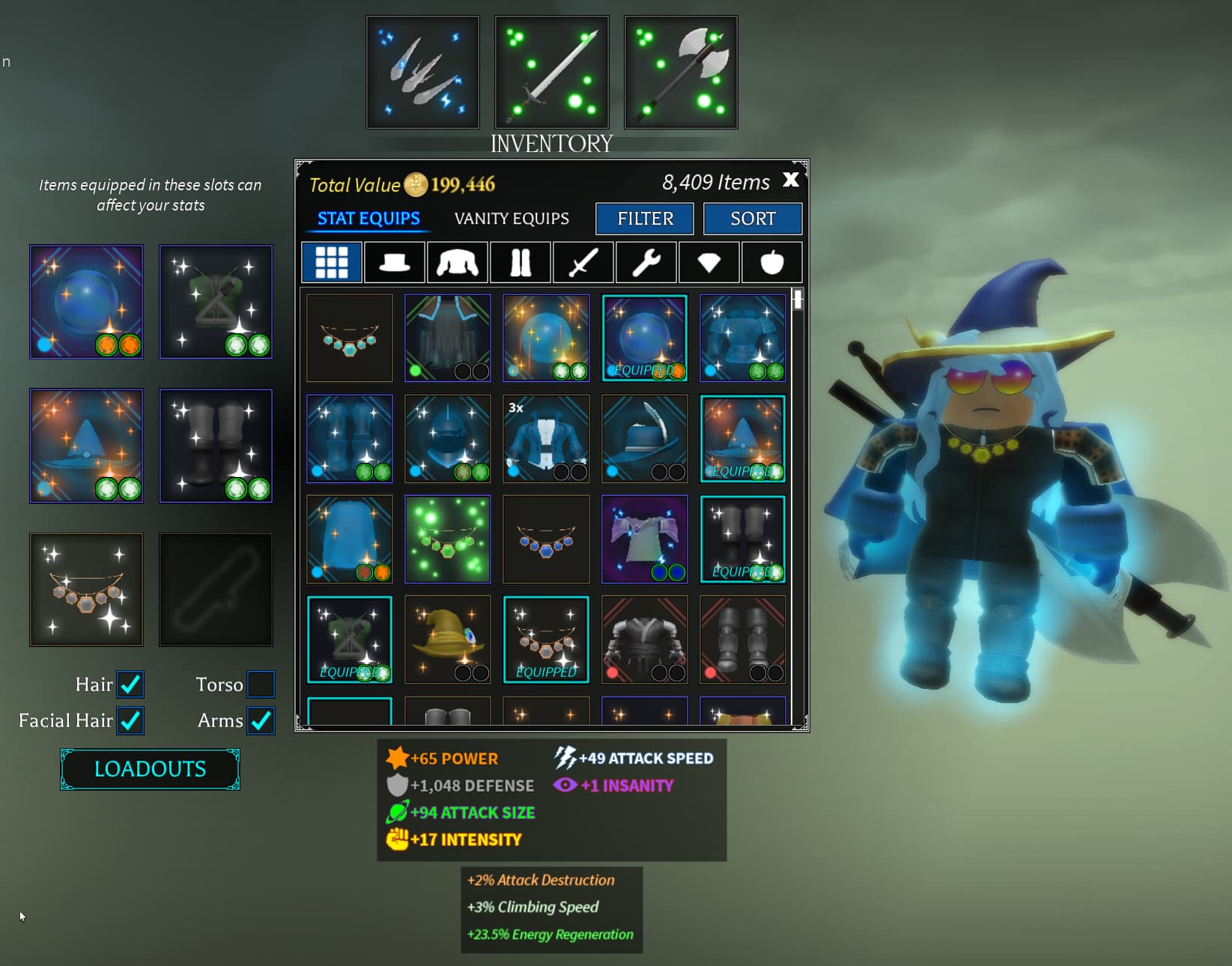The image size is (1232, 966).
Task: Select the equipped blue orb inventory item
Action: pyautogui.click(x=644, y=337)
